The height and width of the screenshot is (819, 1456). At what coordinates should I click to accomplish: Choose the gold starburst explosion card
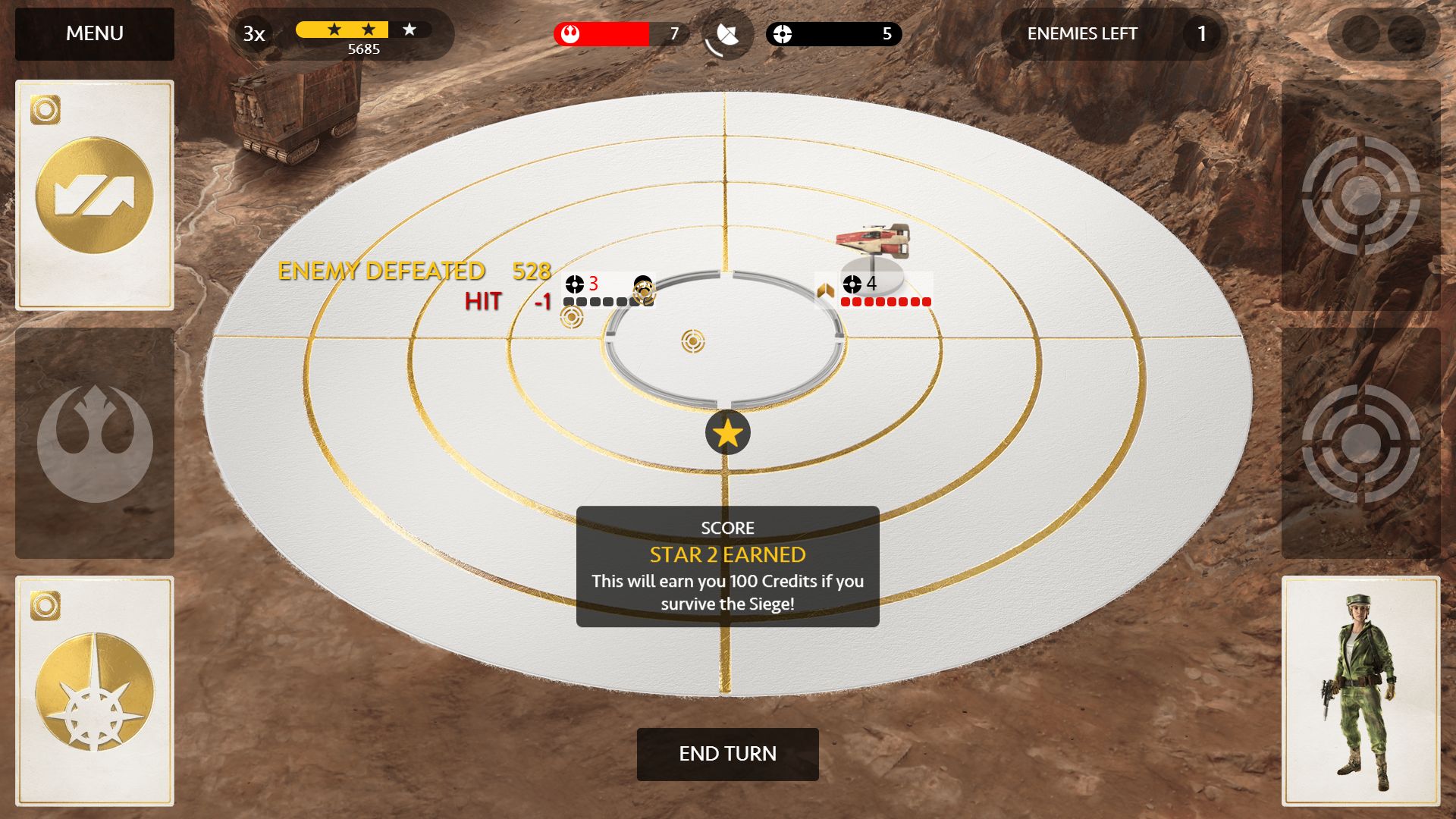(95, 691)
